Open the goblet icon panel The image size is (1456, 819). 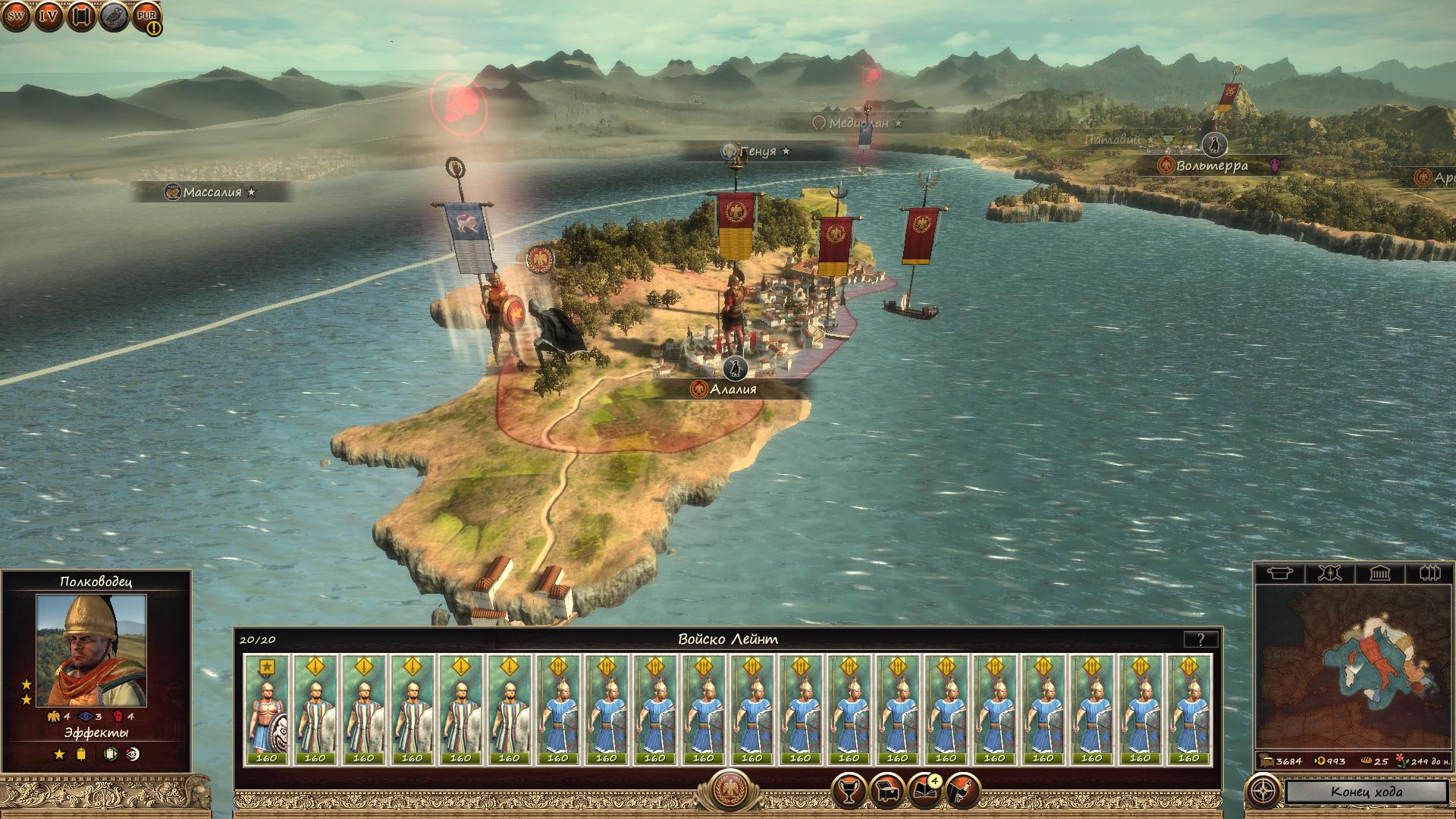pyautogui.click(x=848, y=791)
